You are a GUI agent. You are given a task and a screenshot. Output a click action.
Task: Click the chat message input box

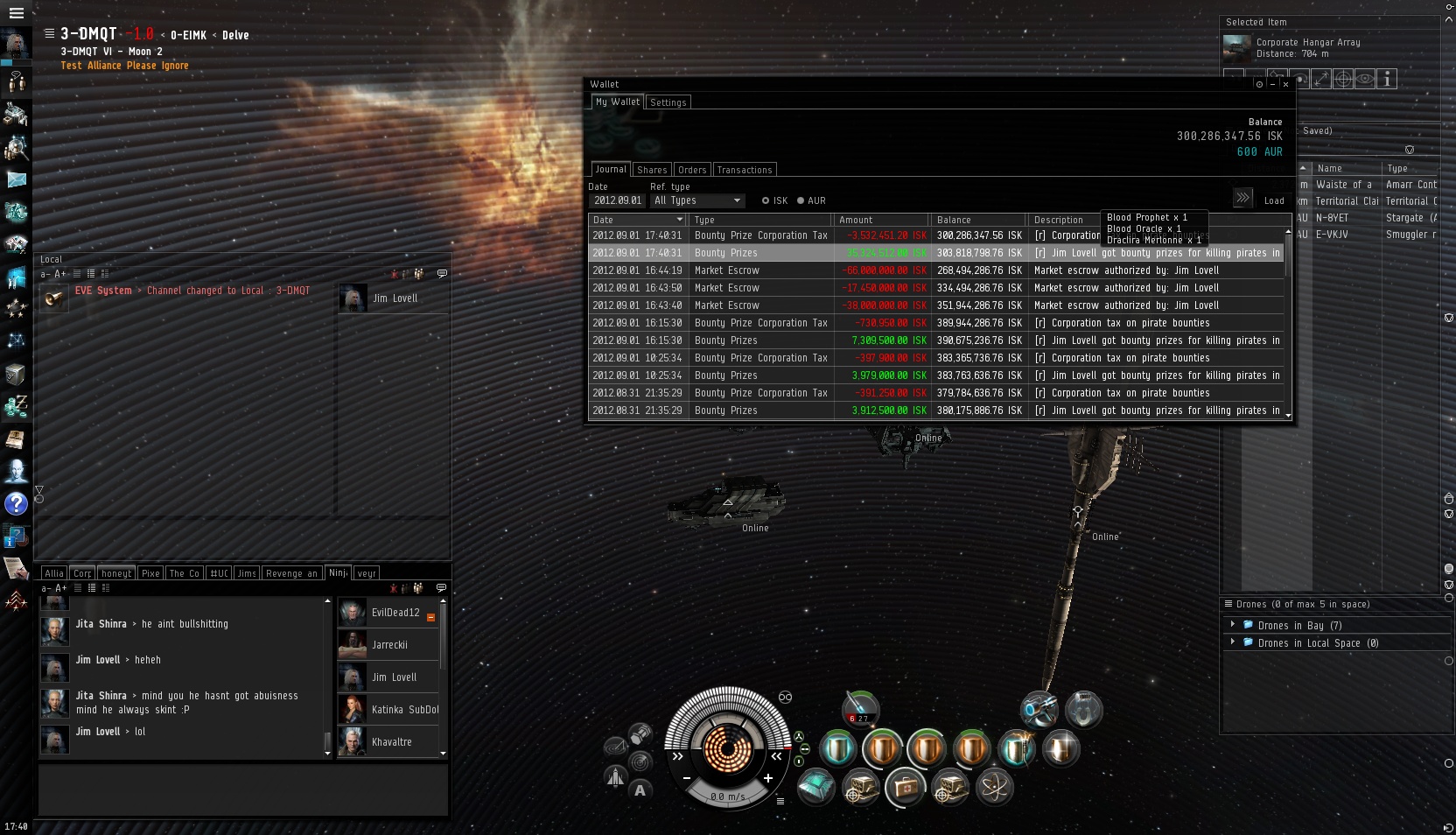click(x=242, y=789)
